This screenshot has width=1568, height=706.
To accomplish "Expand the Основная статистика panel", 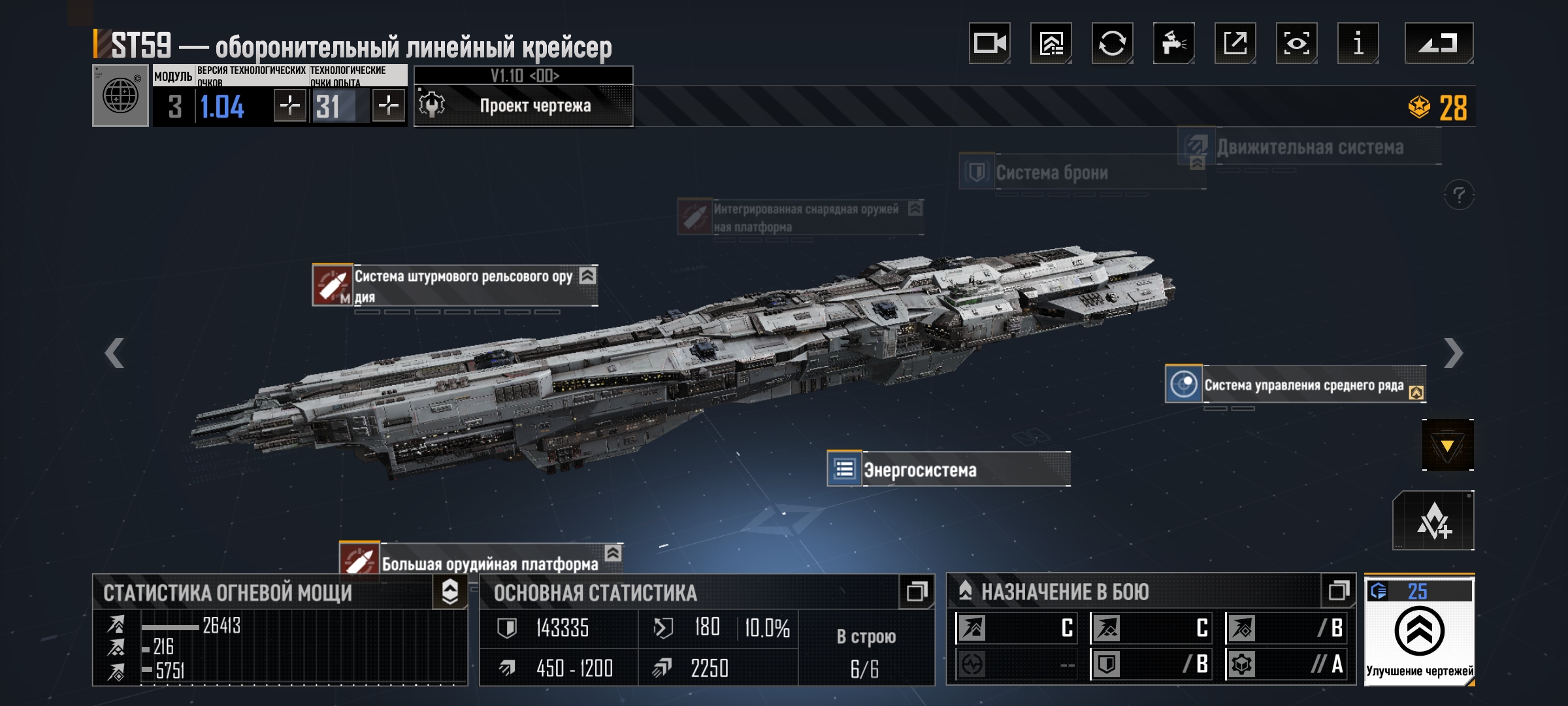I will (916, 592).
